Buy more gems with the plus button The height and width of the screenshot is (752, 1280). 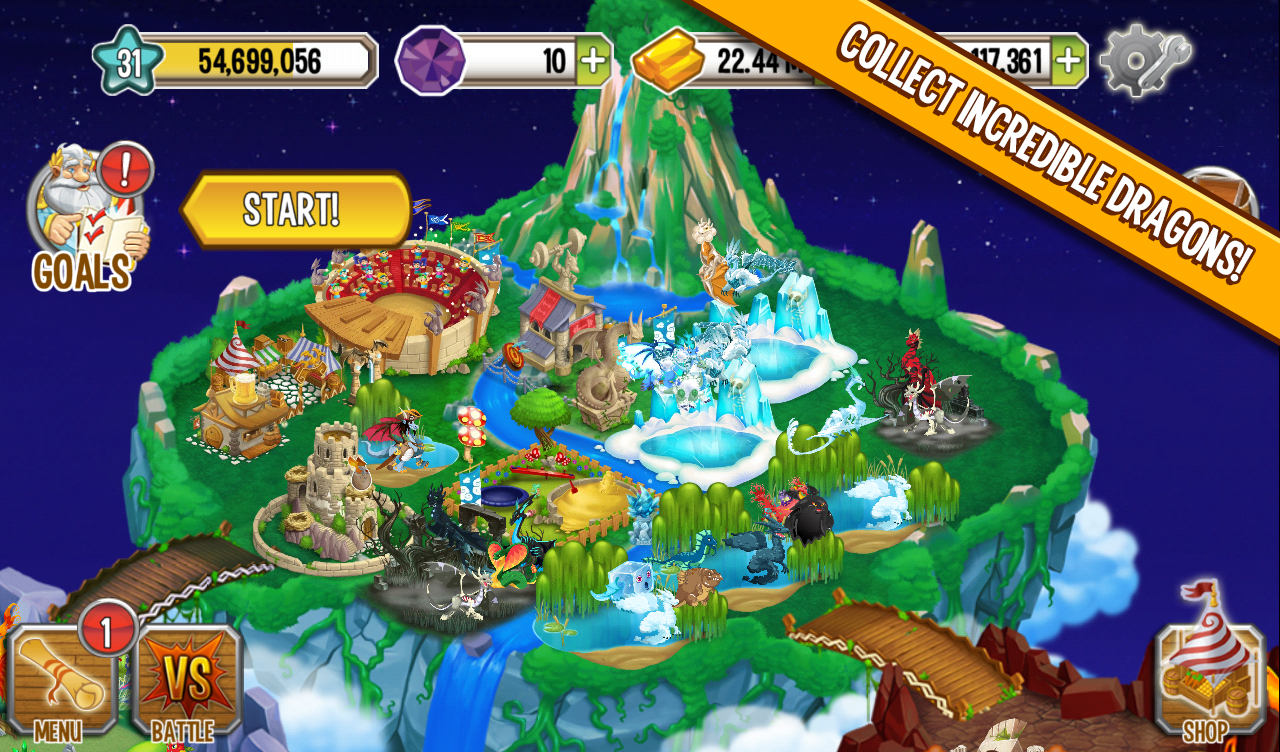pyautogui.click(x=593, y=59)
